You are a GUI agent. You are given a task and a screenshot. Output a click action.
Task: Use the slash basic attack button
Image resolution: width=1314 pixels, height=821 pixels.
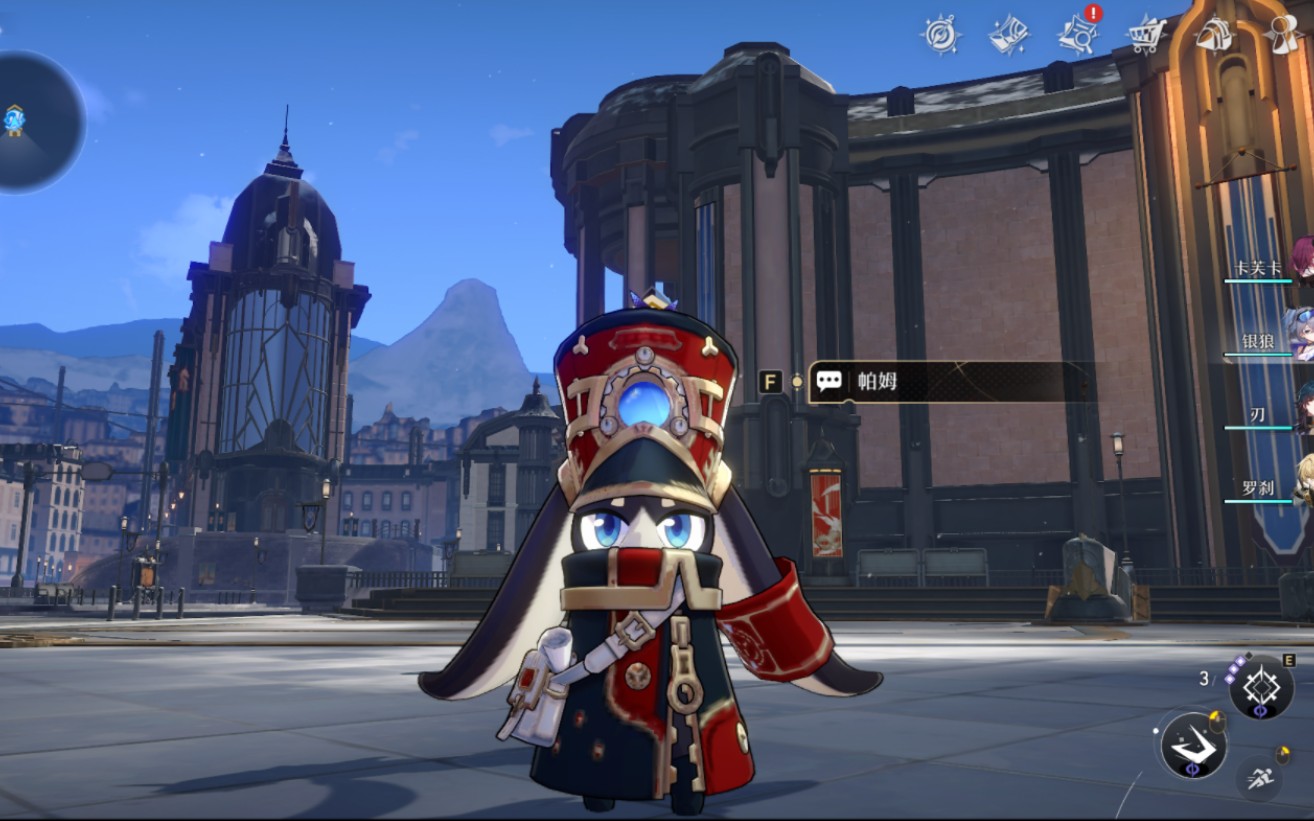point(1194,746)
